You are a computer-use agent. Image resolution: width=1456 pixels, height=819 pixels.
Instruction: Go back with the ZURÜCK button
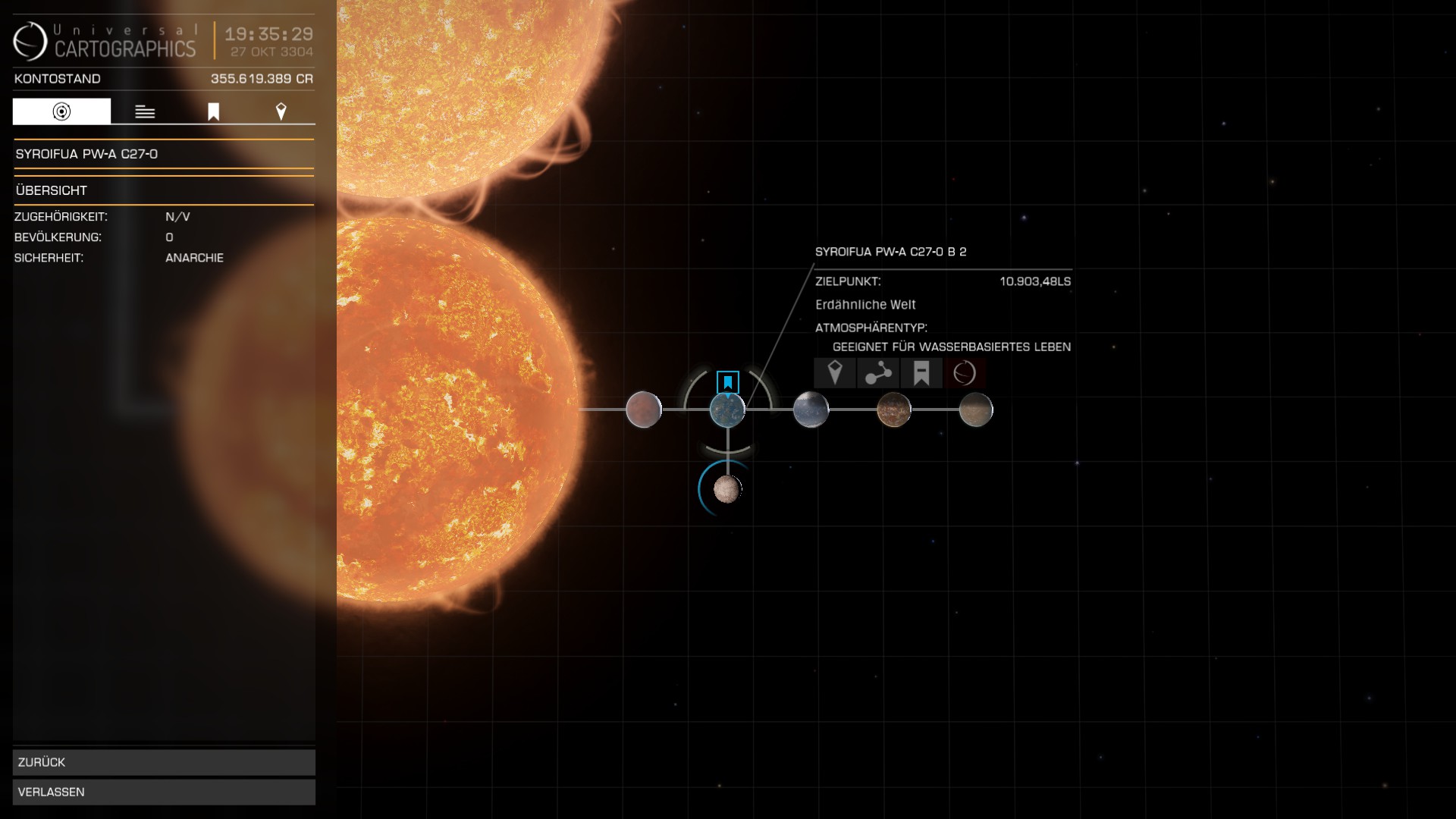(x=164, y=762)
